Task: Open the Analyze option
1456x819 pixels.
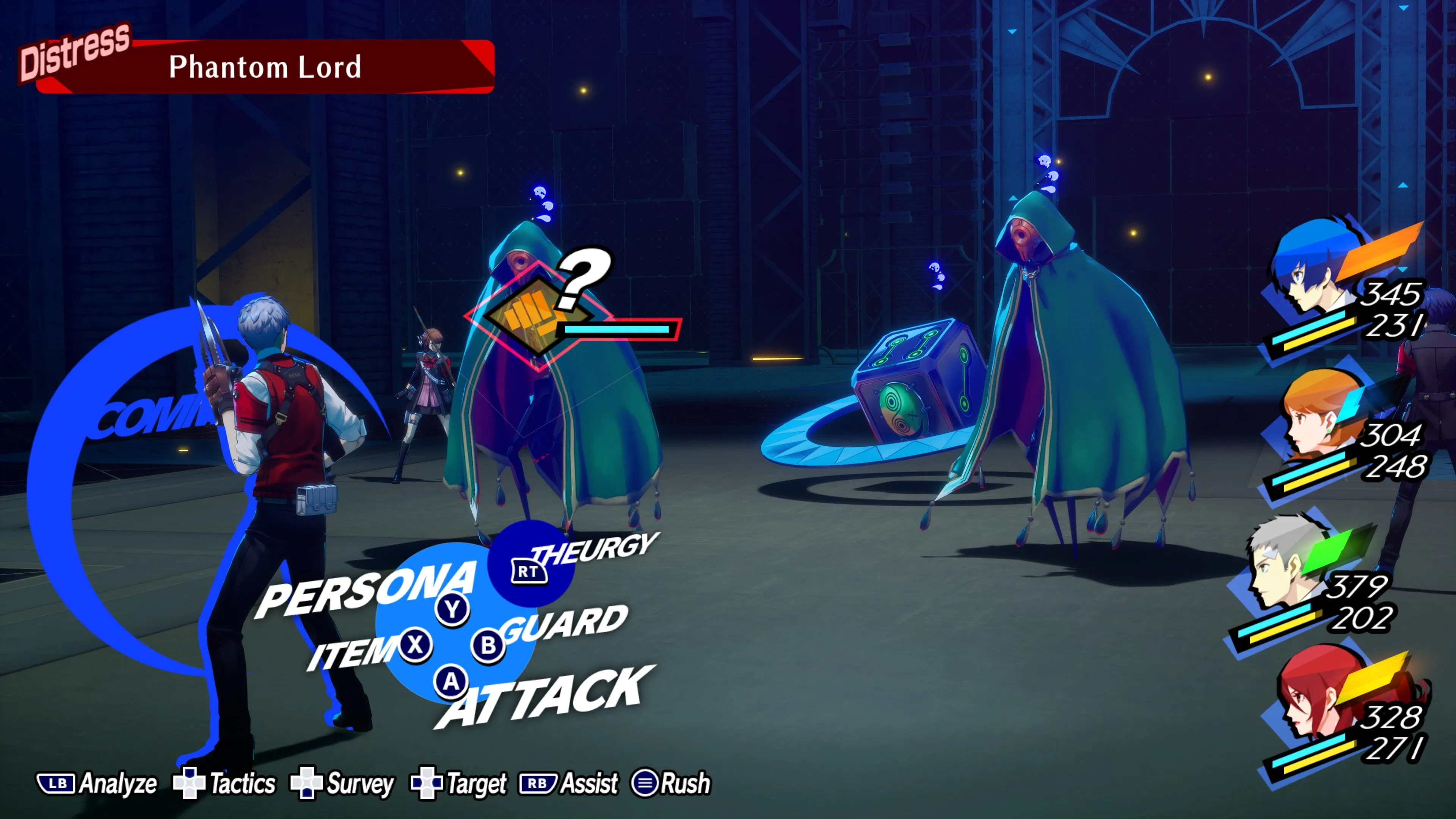Action: click(x=97, y=783)
